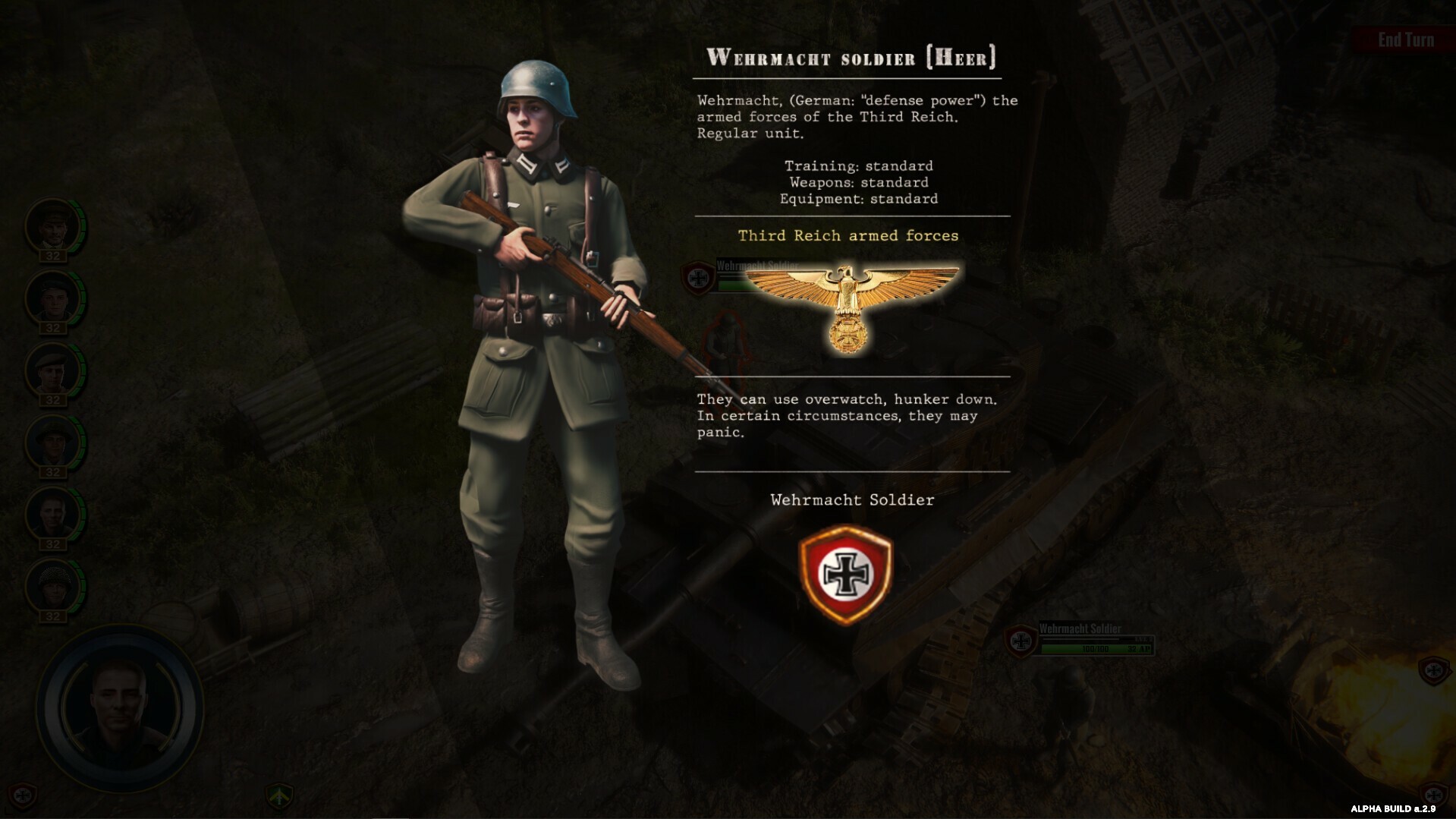1456x819 pixels.
Task: Select the Wehrmacht eagle emblem
Action: (x=847, y=298)
